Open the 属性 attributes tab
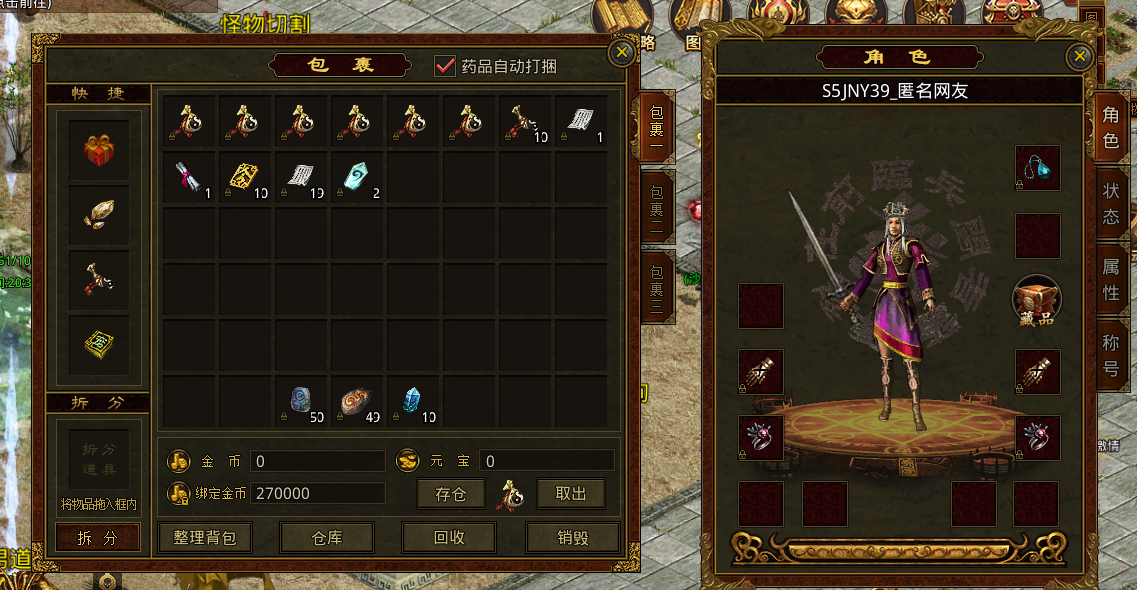This screenshot has width=1137, height=590. 1111,278
